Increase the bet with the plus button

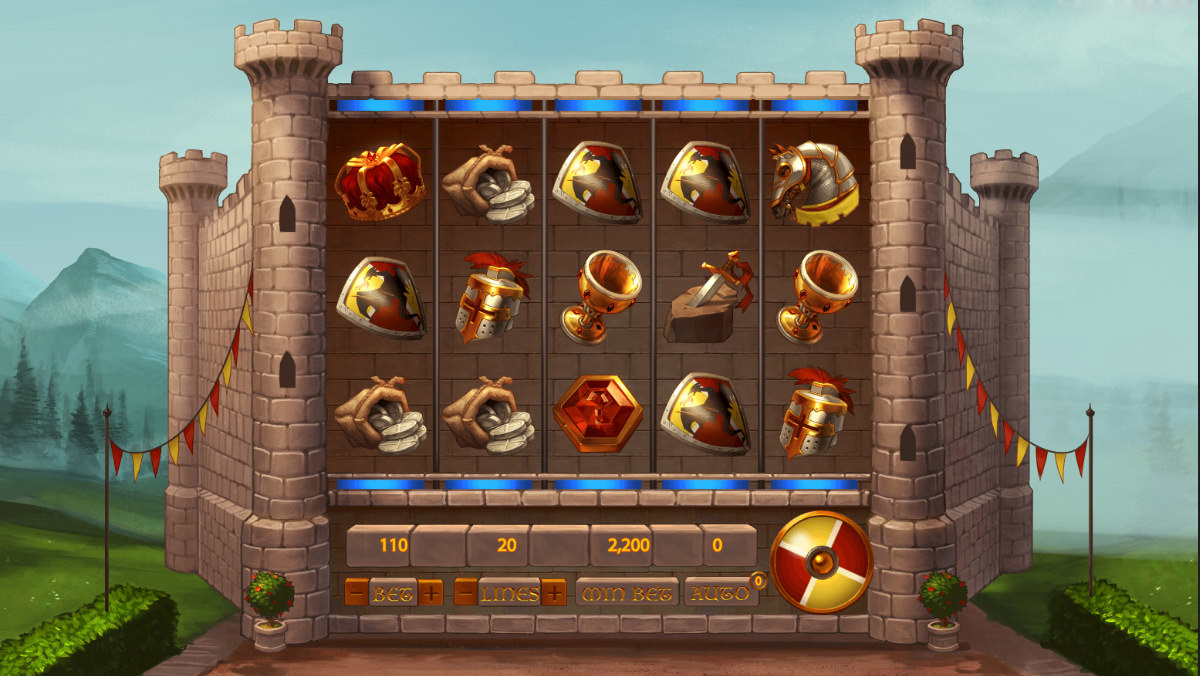pos(431,593)
